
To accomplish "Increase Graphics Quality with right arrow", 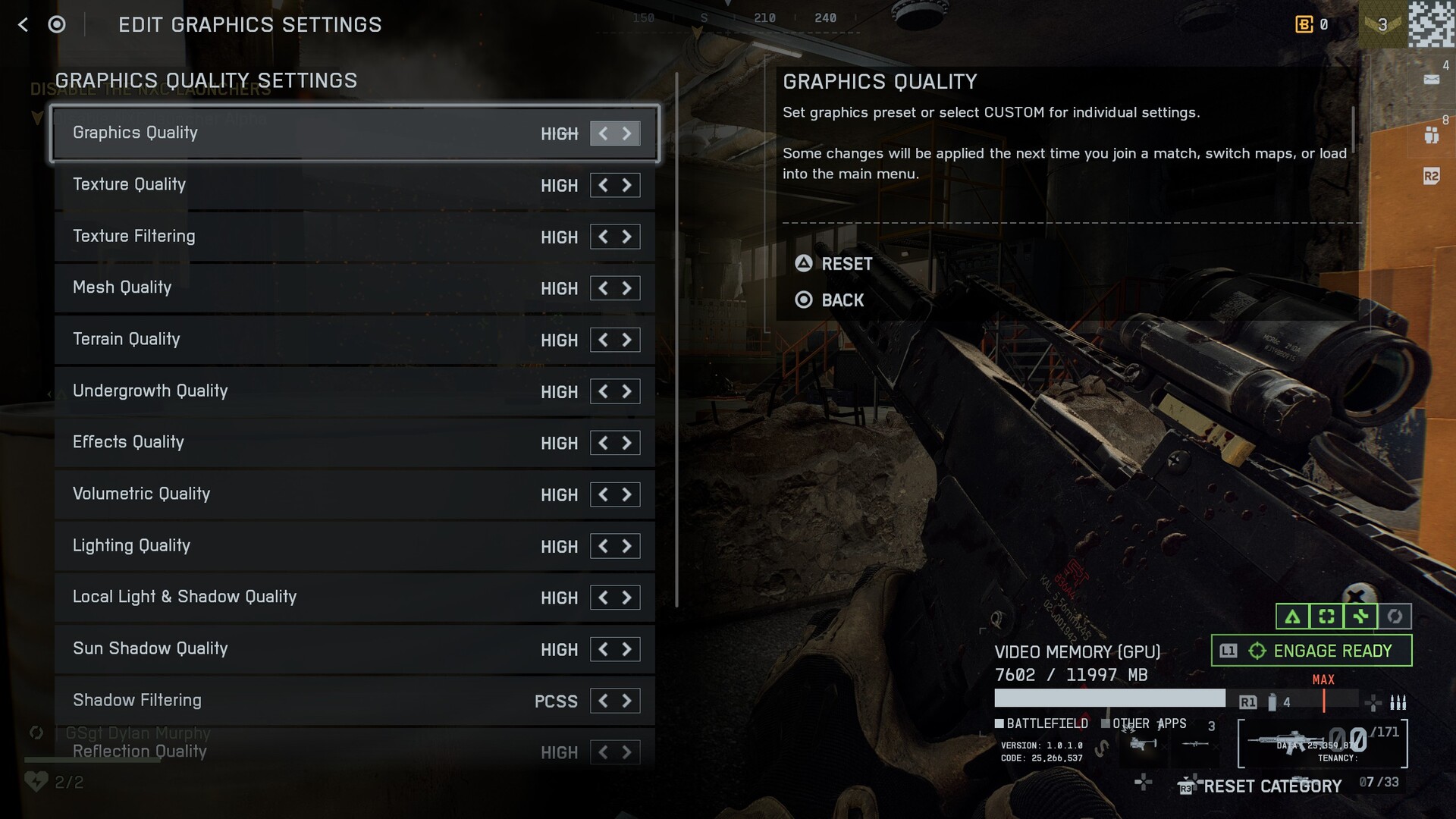I will tap(627, 133).
